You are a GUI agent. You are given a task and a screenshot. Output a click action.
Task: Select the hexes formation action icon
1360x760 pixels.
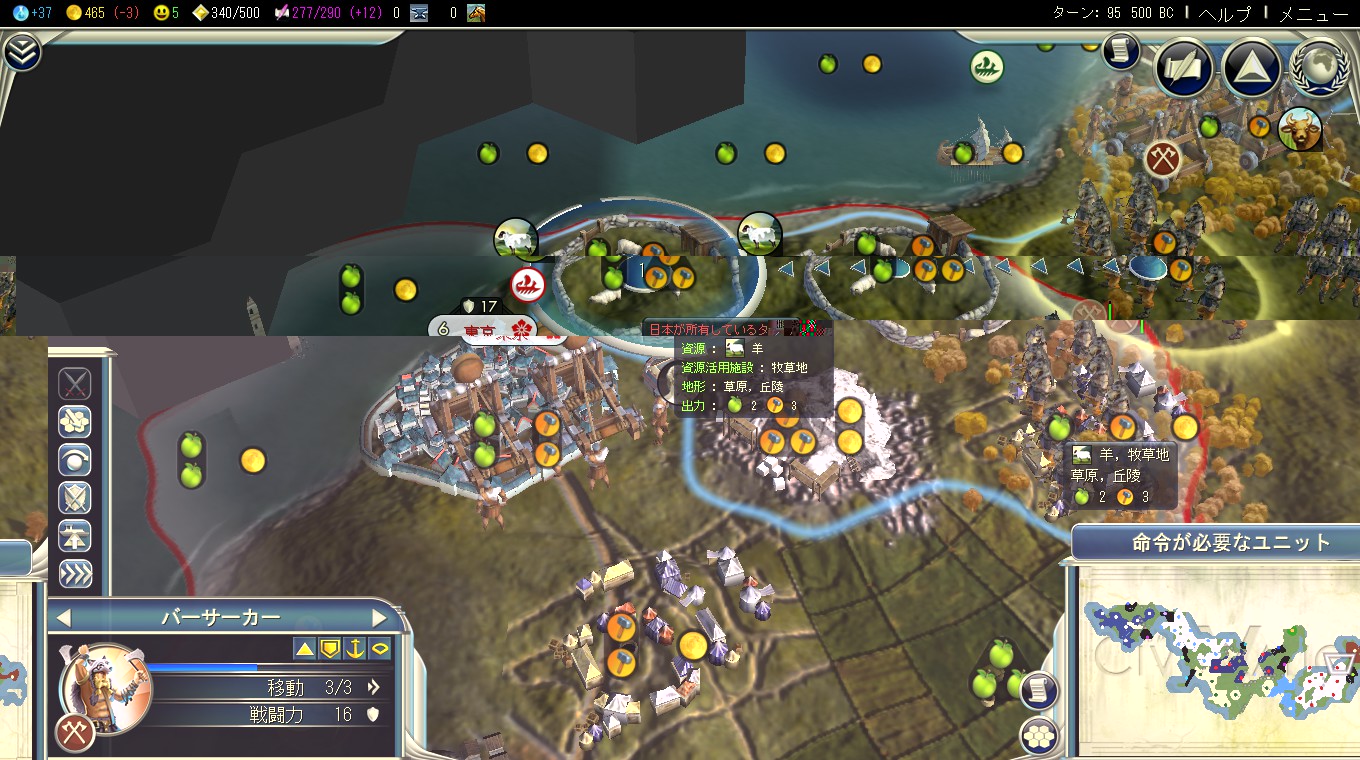[75, 421]
